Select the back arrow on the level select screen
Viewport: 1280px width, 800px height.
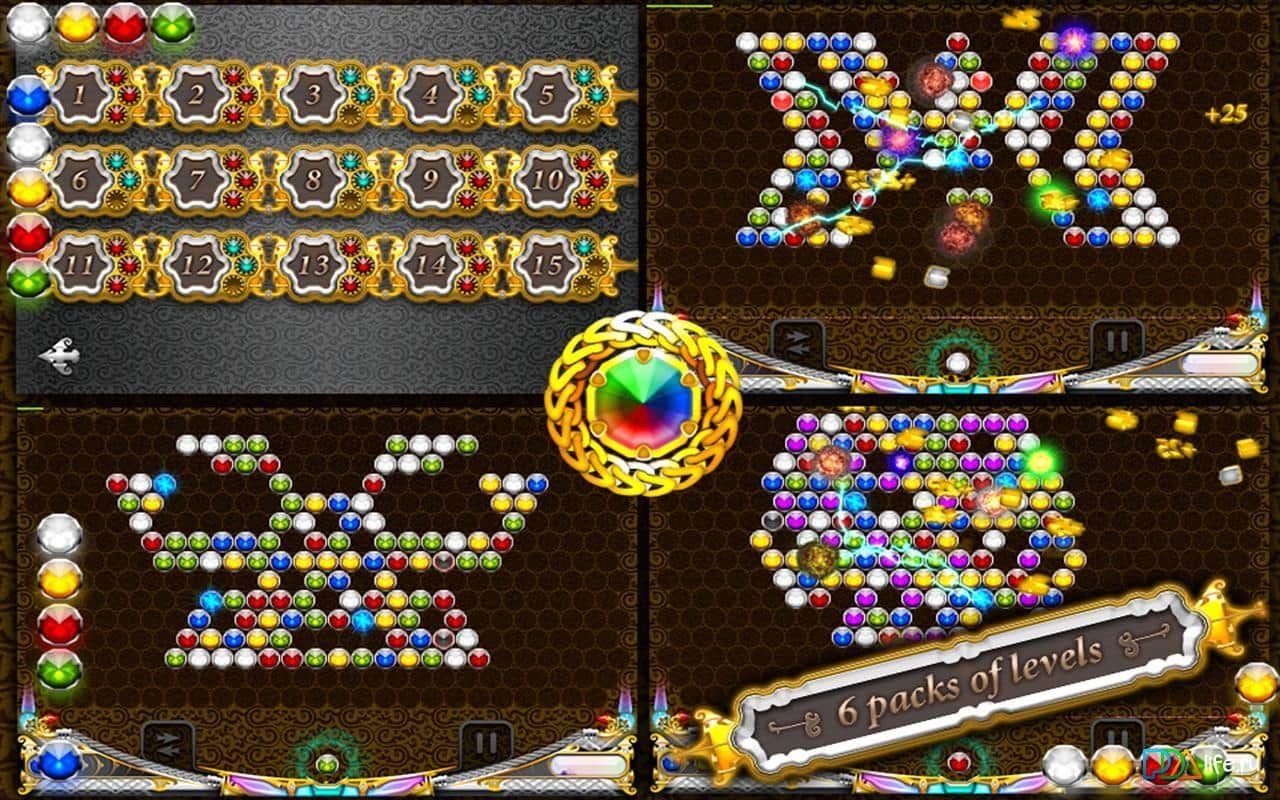(x=62, y=355)
